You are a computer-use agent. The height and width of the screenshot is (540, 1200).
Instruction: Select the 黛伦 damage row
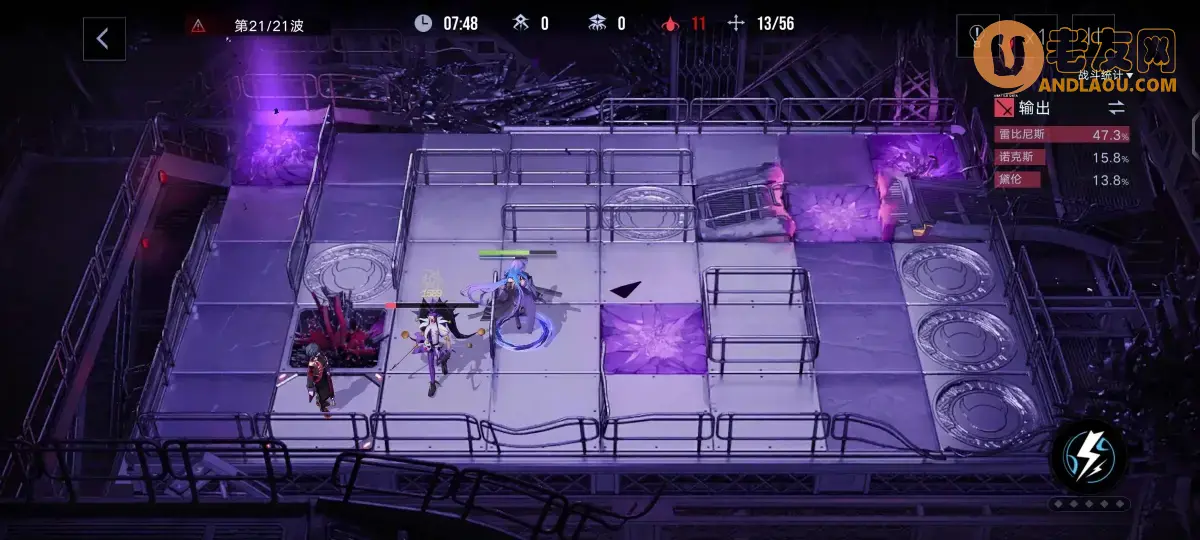pyautogui.click(x=1062, y=180)
